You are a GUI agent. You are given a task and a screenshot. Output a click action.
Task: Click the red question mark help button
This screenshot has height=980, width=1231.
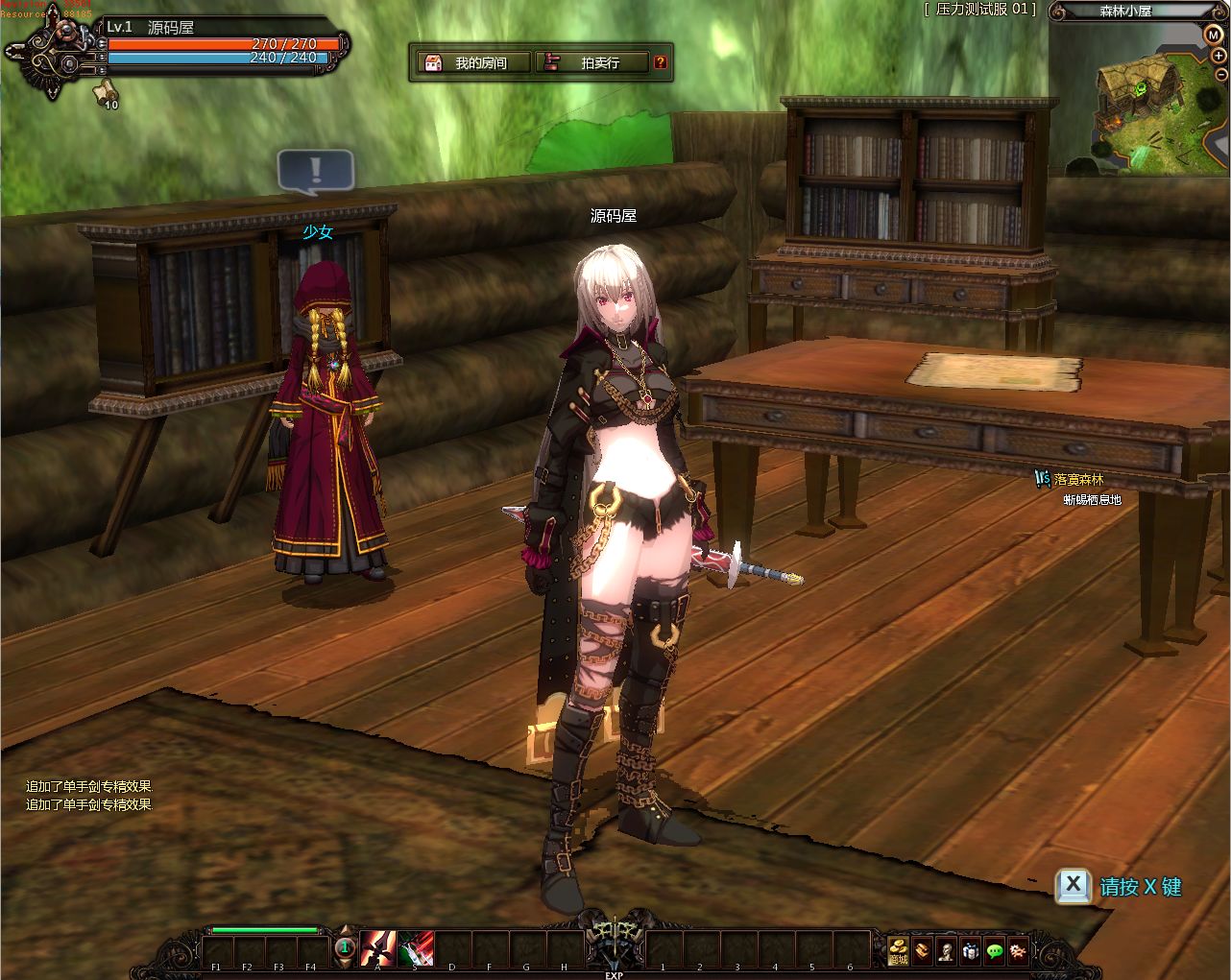click(661, 63)
